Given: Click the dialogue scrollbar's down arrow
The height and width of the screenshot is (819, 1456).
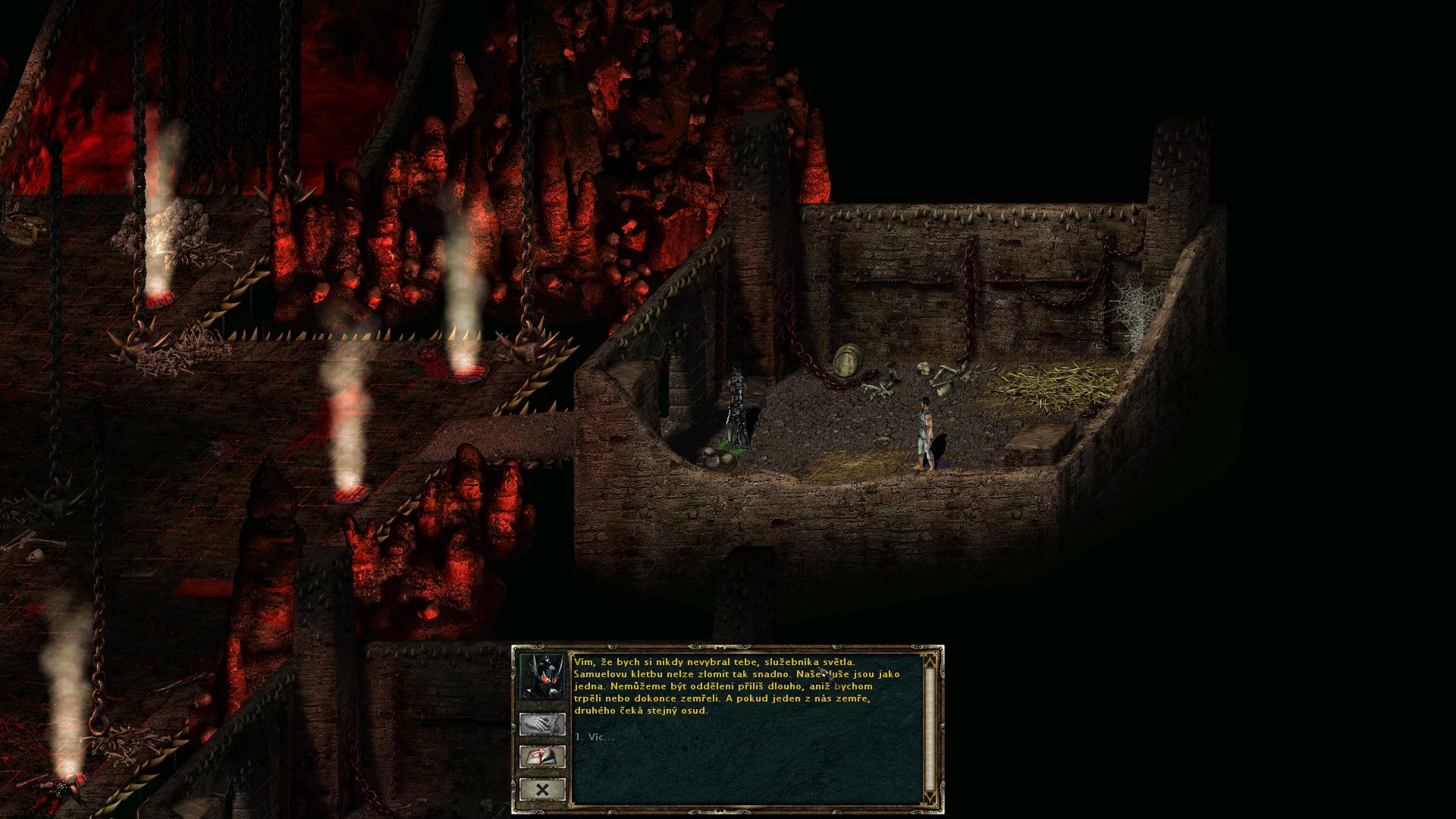Looking at the screenshot, I should coord(930,797).
